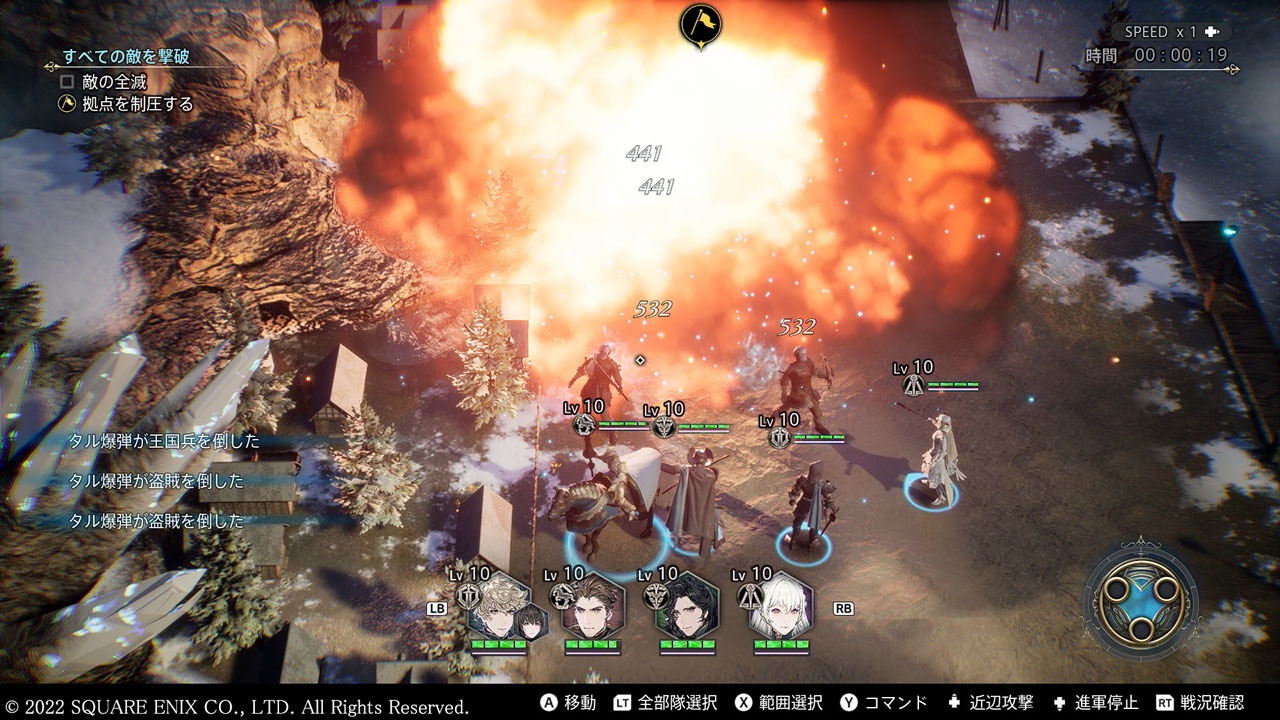Select the blond knight portrait with small companion
Image resolution: width=1280 pixels, height=720 pixels.
[x=499, y=608]
